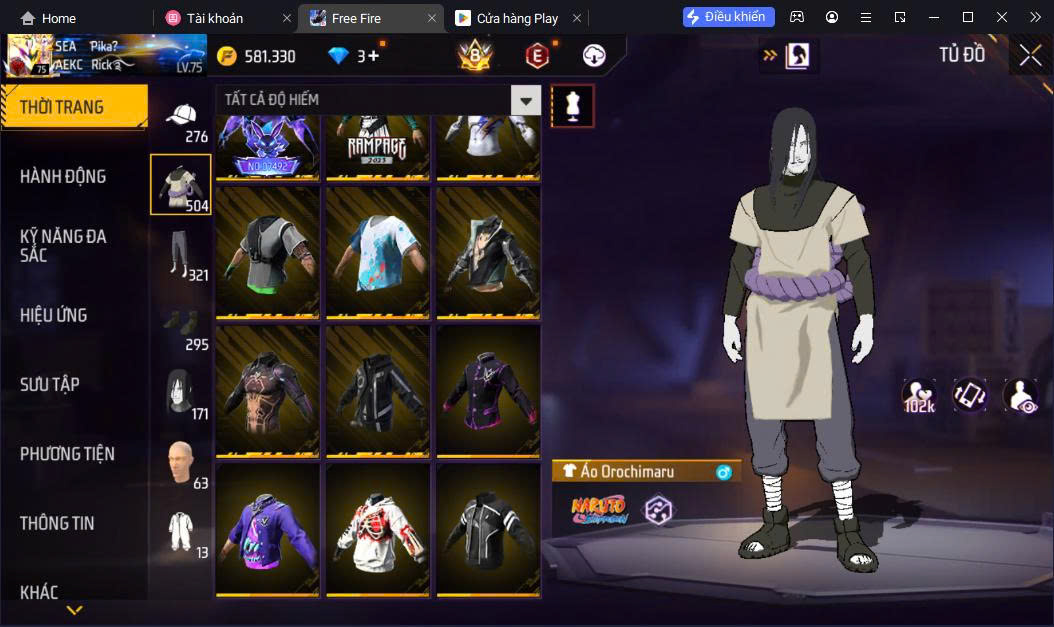The width and height of the screenshot is (1054, 627).
Task: Pick the purple hoodie with monster mouth
Action: pyautogui.click(x=267, y=529)
